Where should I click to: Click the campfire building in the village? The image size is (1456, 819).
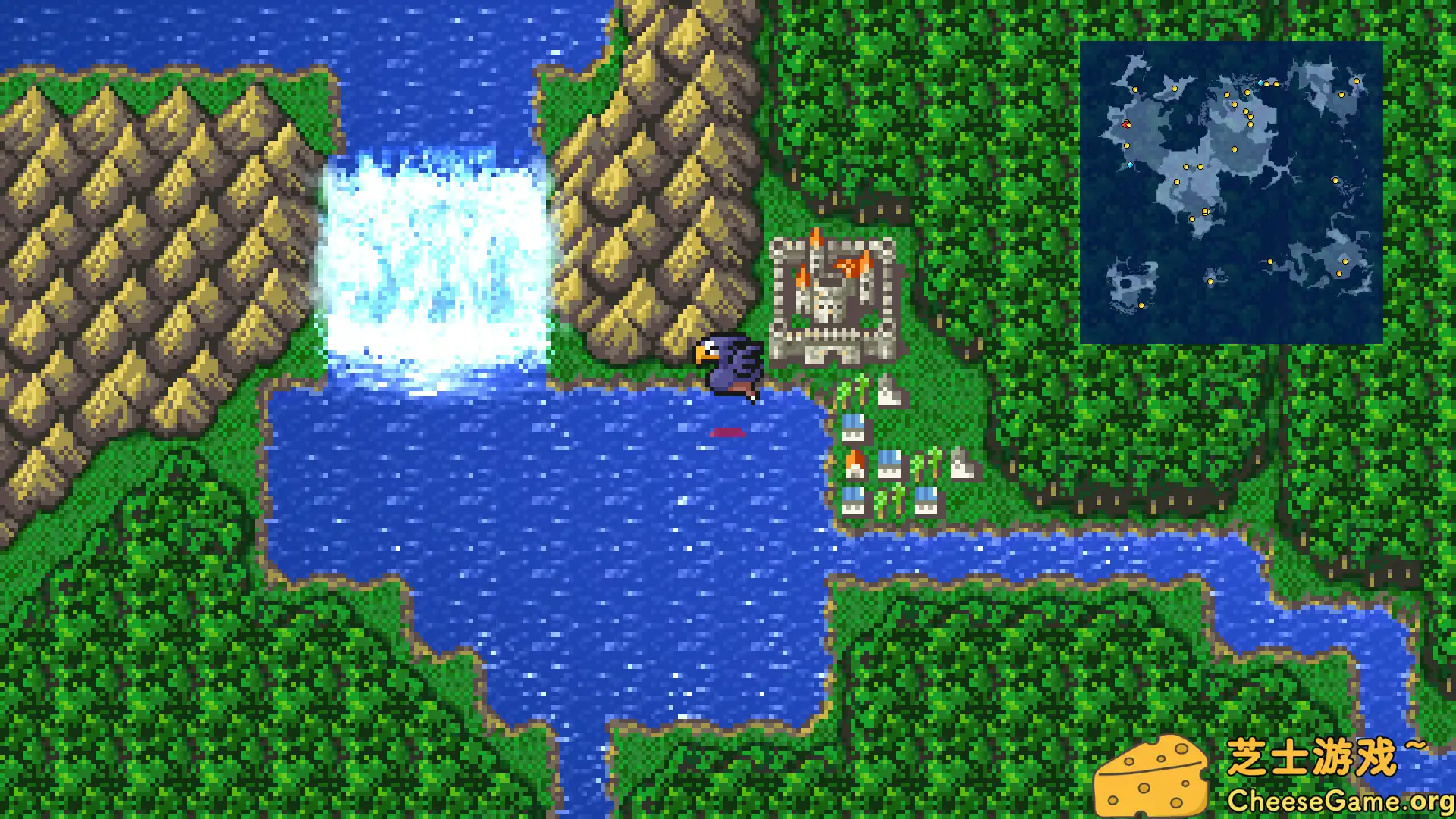pyautogui.click(x=855, y=463)
